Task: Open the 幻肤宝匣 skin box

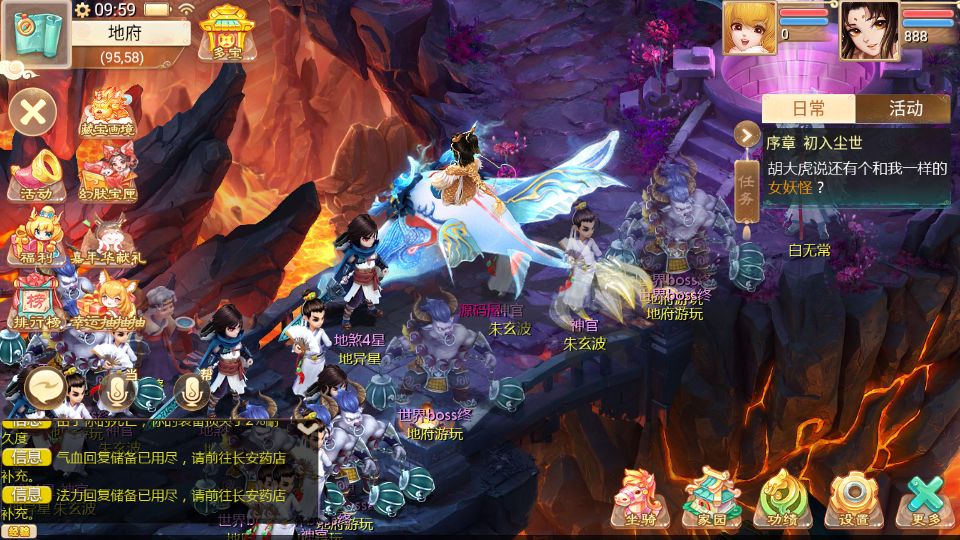Action: click(x=108, y=174)
